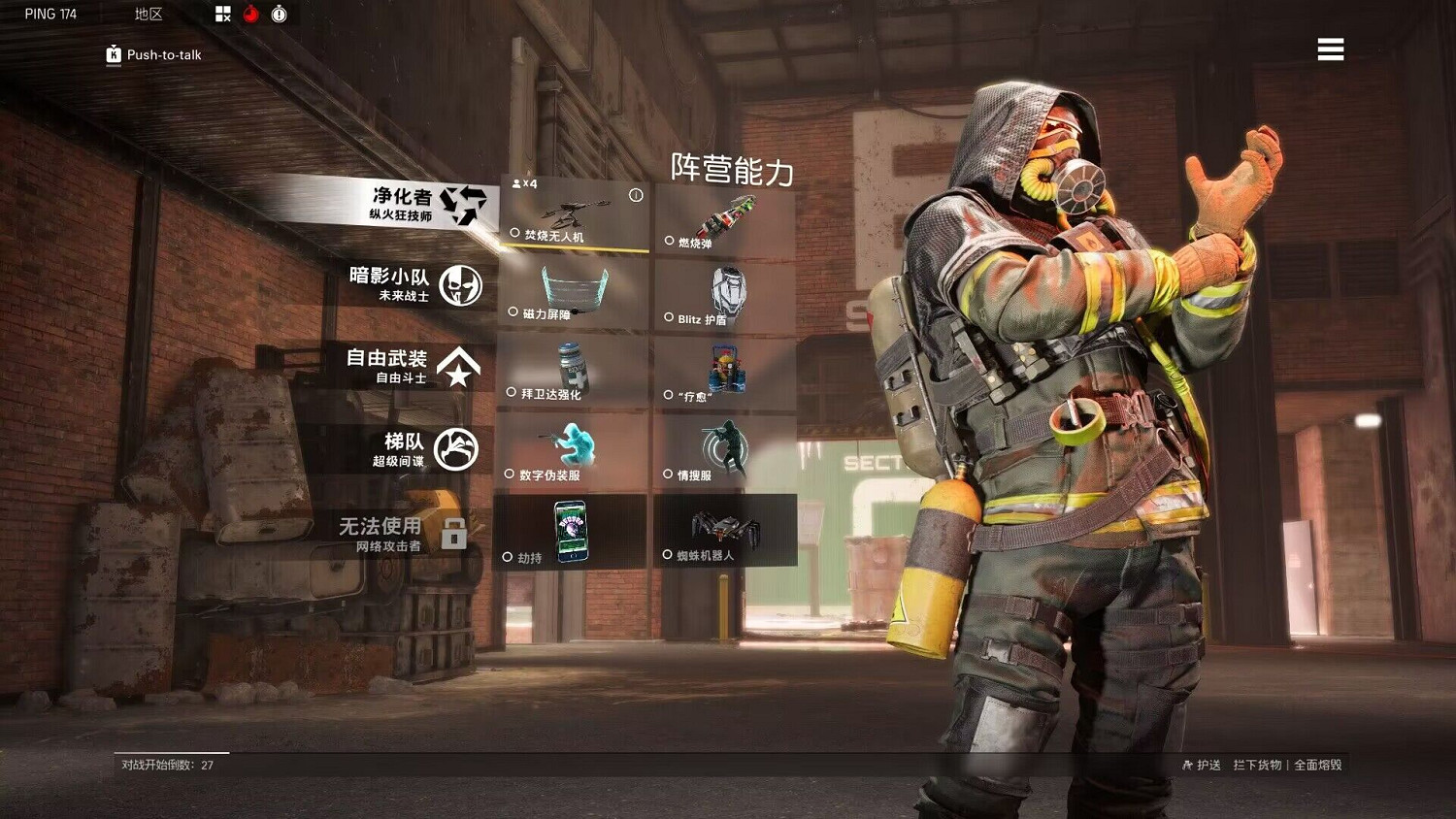Click the 全面熔毁 game mode text
This screenshot has height=819, width=1456.
pos(1318,765)
